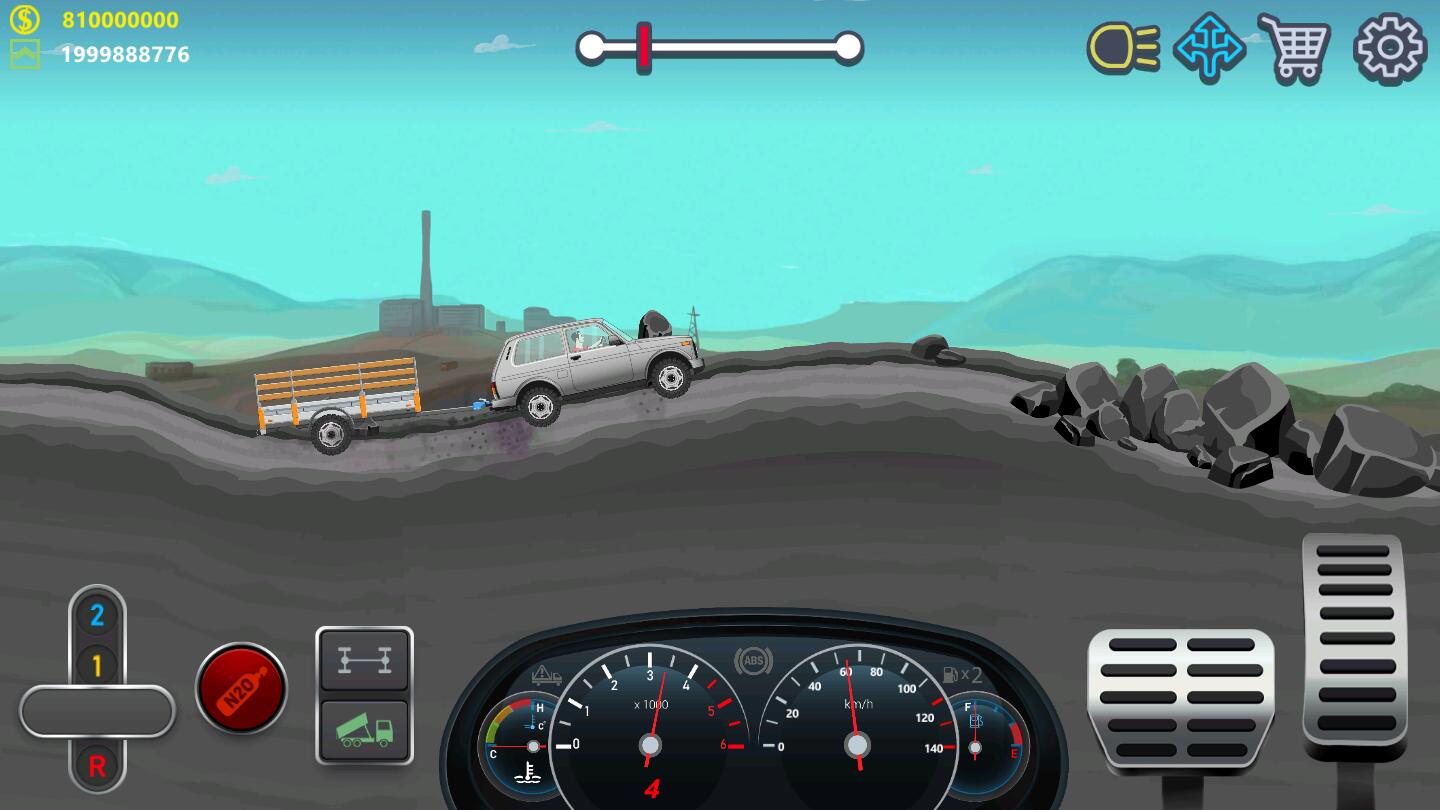Tap the green dump truck button
This screenshot has width=1440, height=810.
pos(364,731)
